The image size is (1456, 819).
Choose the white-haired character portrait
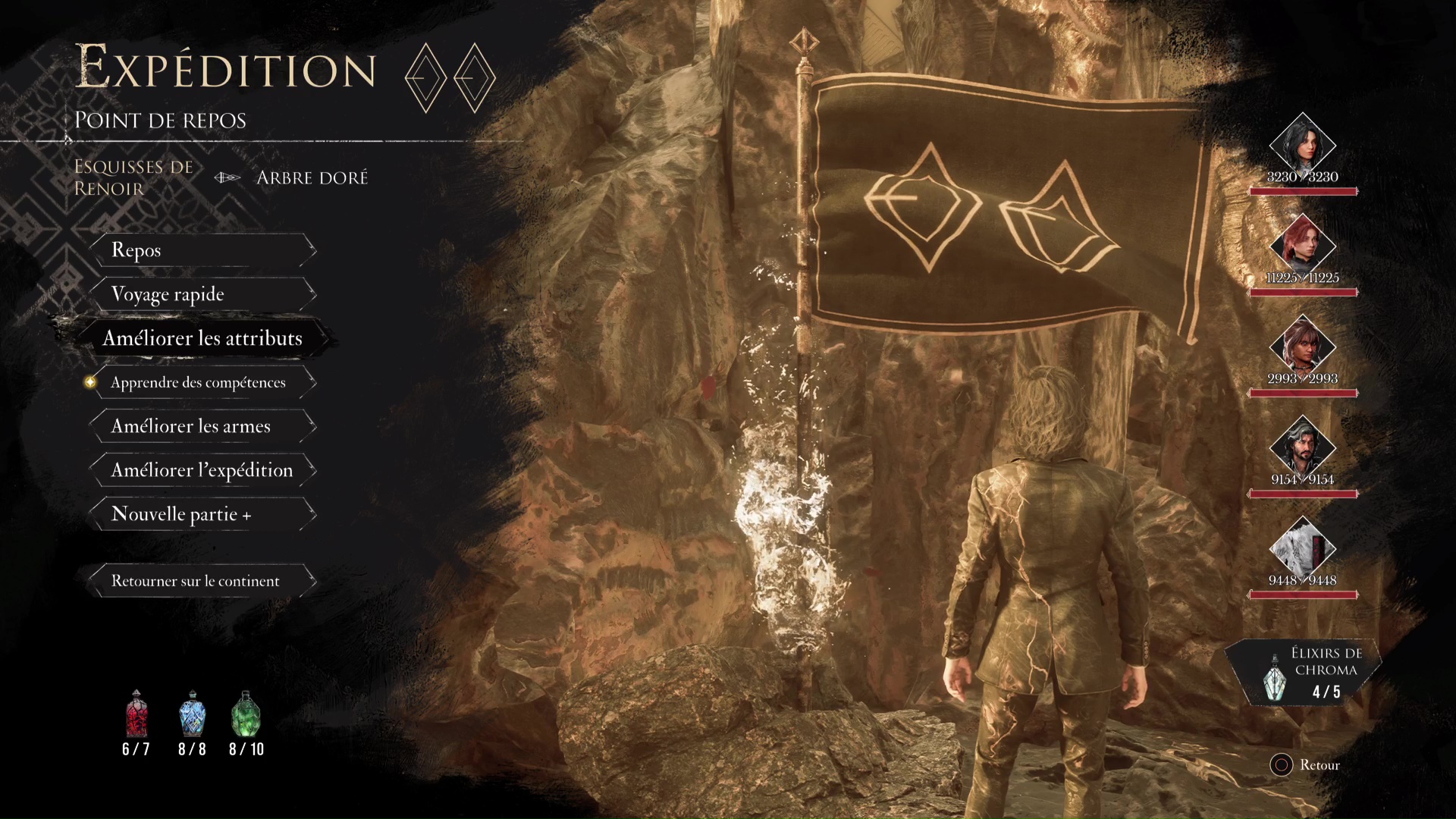[1302, 547]
